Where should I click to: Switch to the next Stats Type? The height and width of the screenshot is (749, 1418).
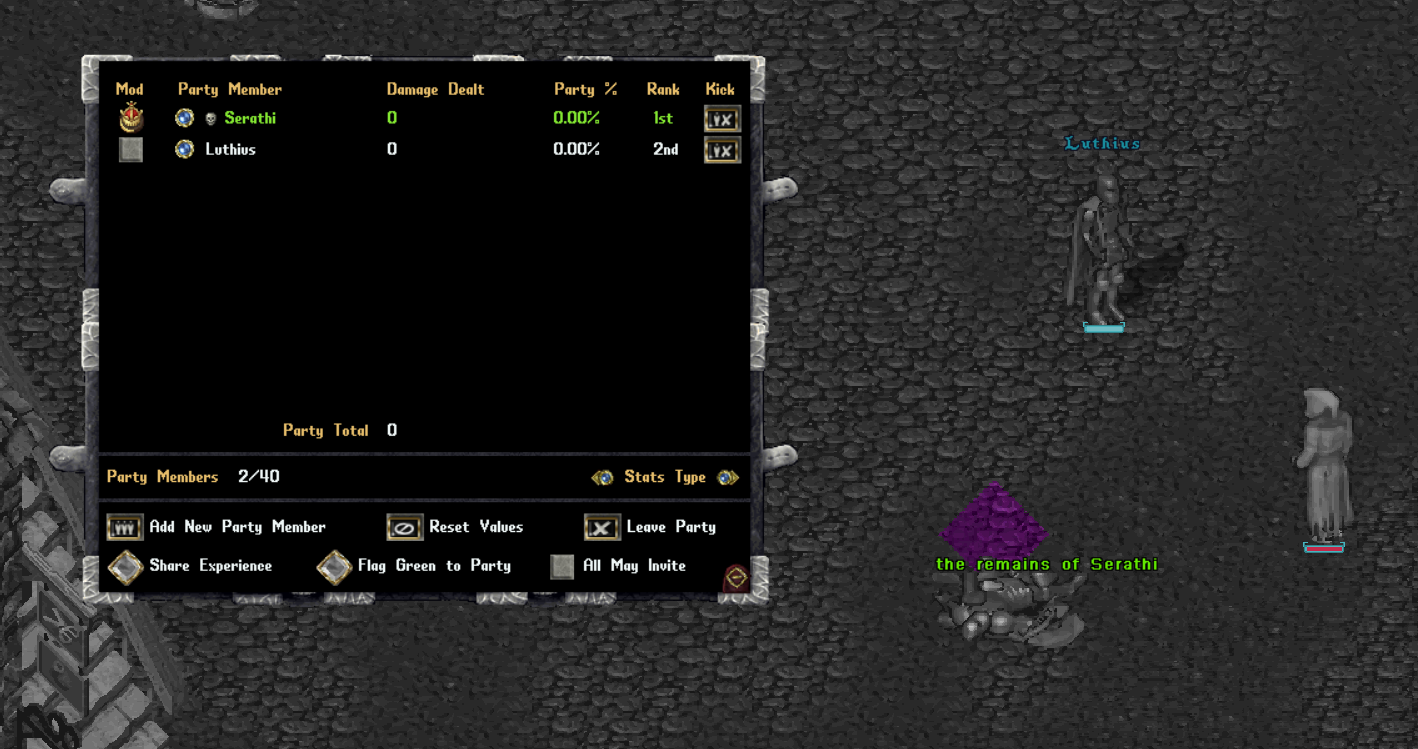click(x=728, y=478)
